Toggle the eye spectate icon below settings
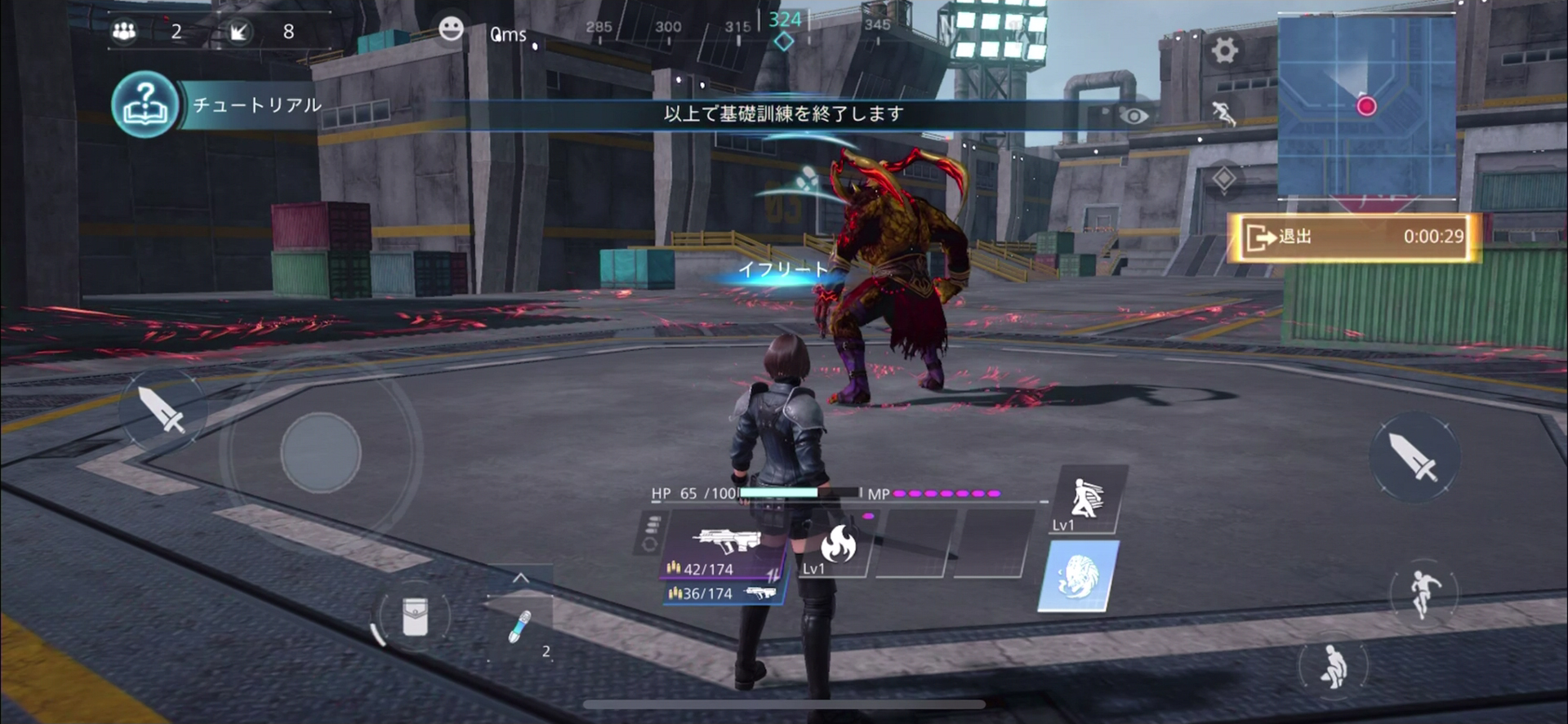 click(1134, 116)
